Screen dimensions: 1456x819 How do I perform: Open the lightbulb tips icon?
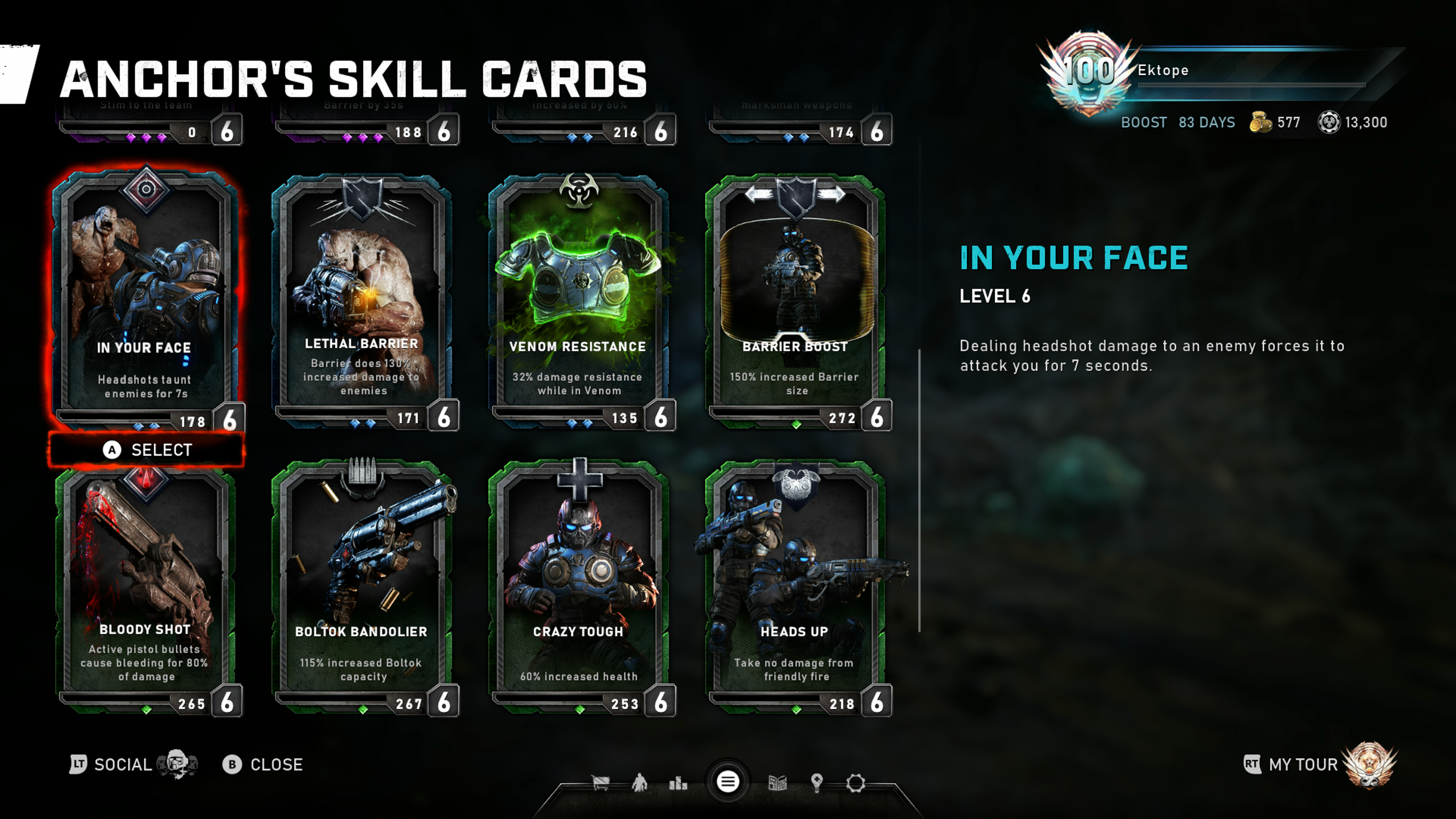(x=816, y=783)
